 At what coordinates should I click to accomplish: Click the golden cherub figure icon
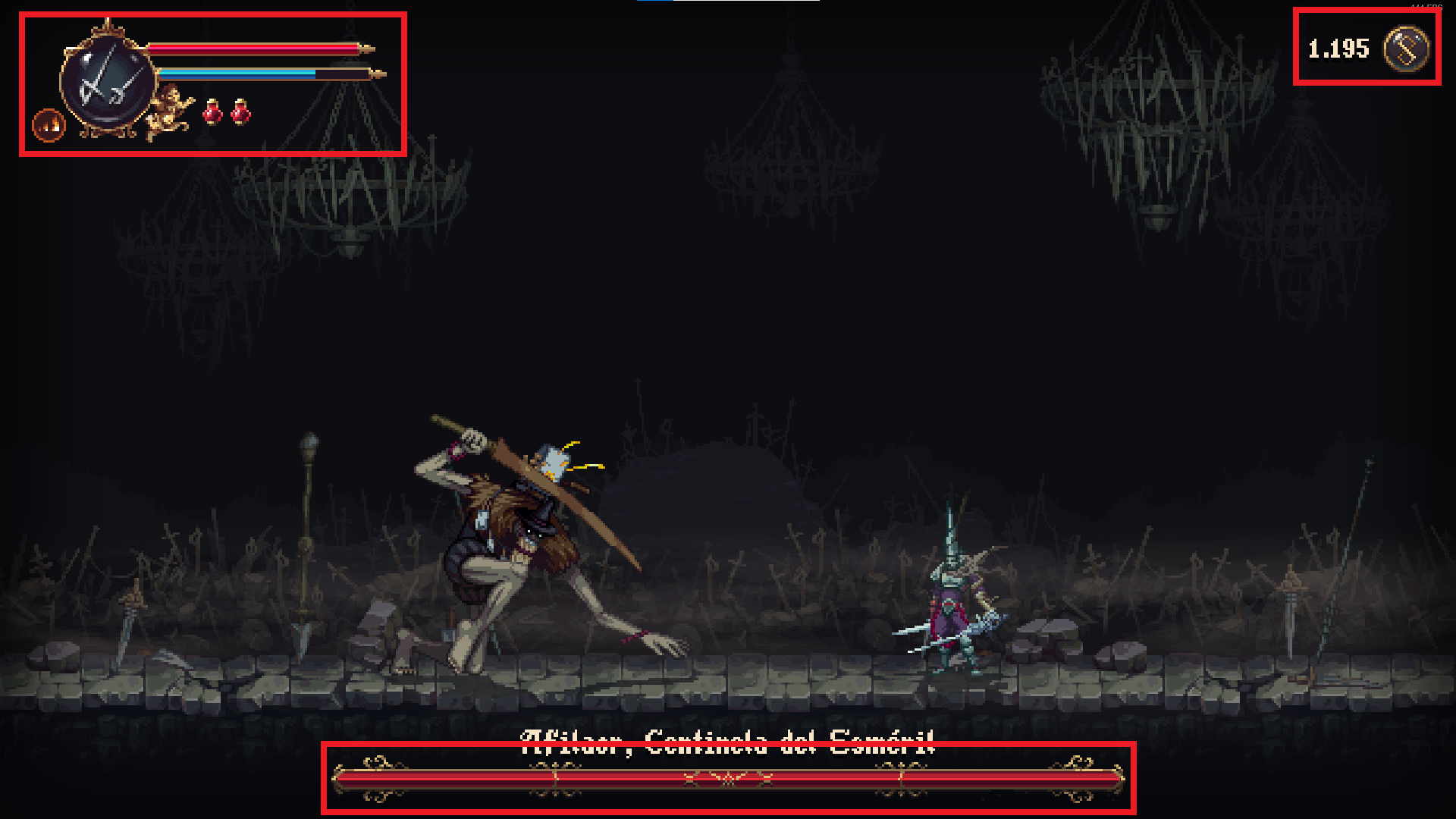(x=170, y=111)
